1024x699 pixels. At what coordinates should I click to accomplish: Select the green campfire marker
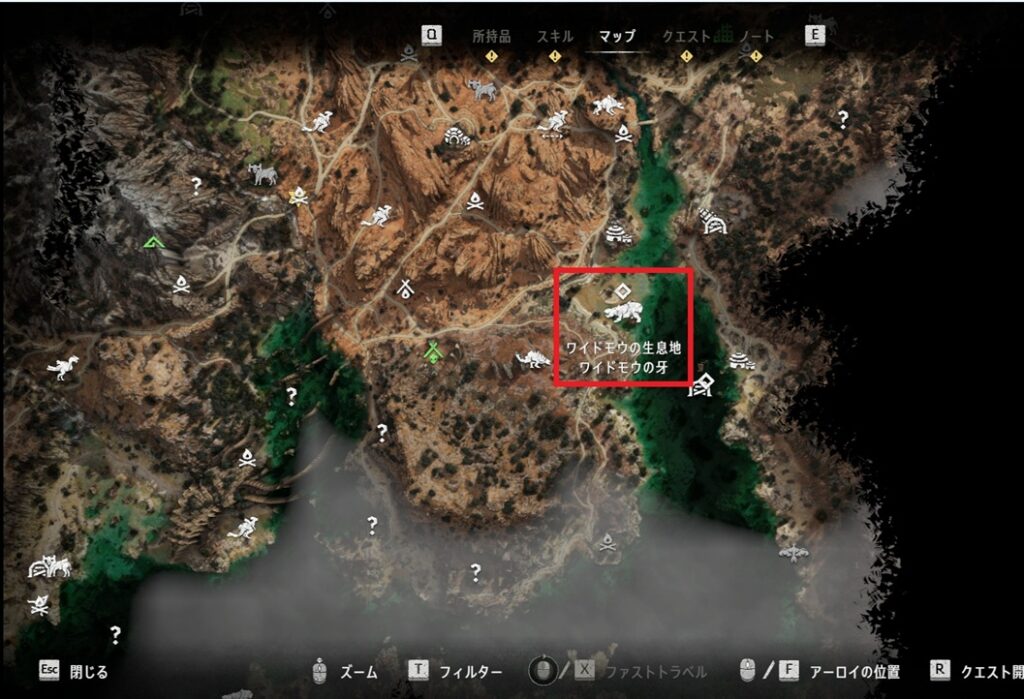[433, 352]
